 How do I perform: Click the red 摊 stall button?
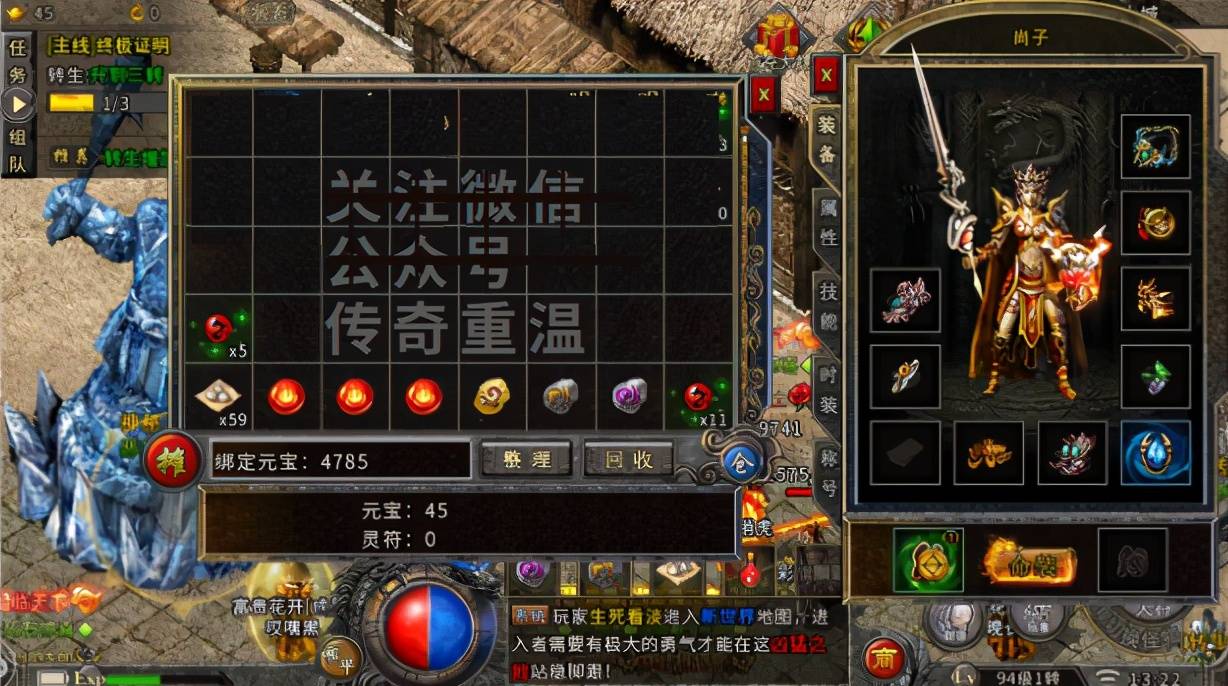(x=173, y=461)
